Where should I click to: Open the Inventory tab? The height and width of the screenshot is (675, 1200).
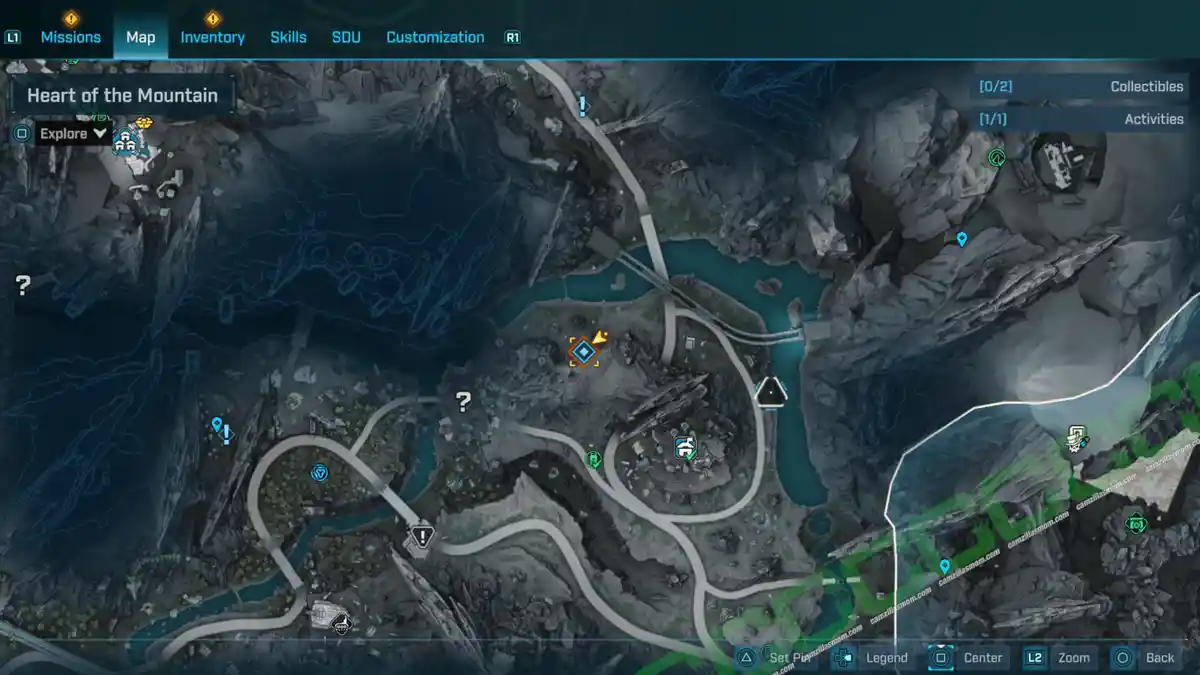[x=212, y=37]
